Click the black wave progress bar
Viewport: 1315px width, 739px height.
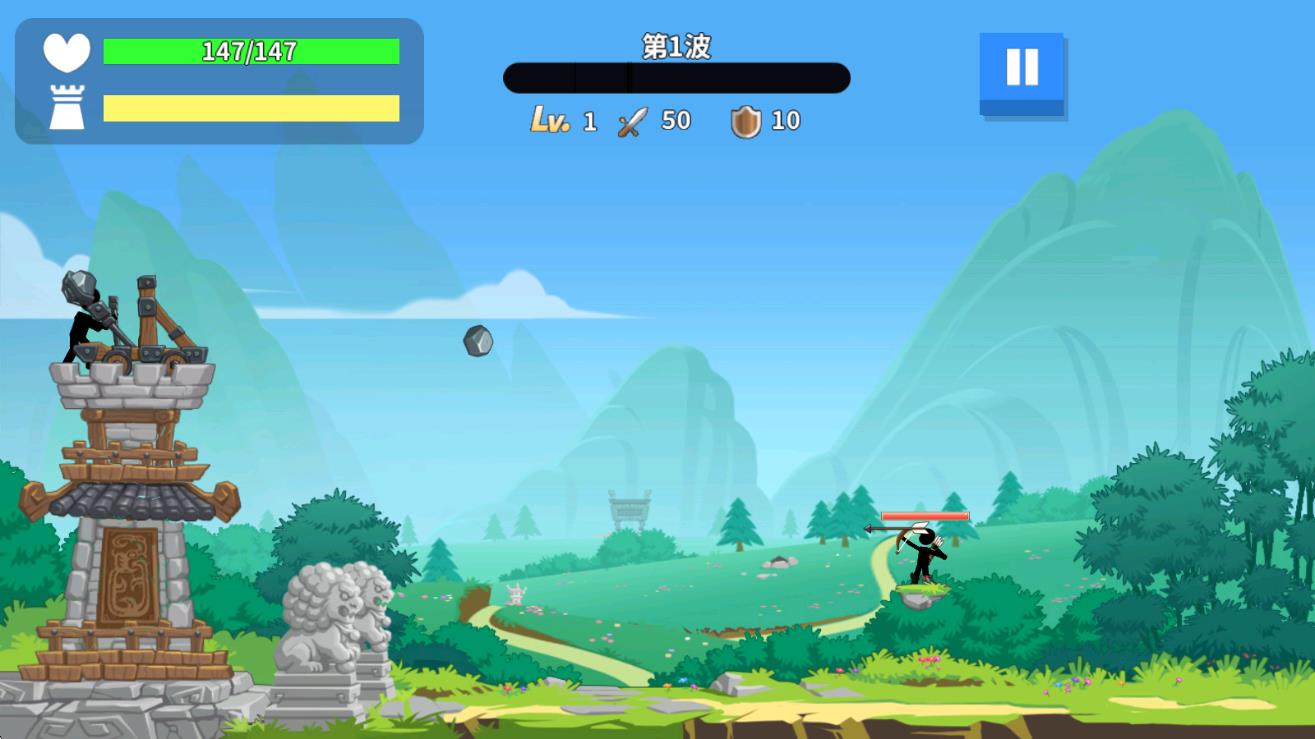(x=677, y=77)
